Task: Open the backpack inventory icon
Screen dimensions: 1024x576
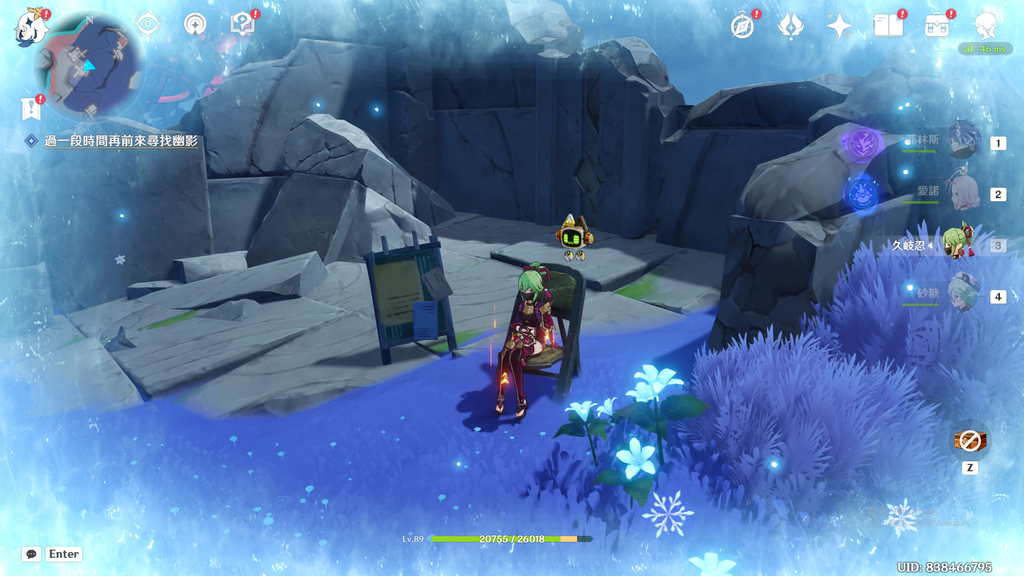Action: tap(938, 26)
